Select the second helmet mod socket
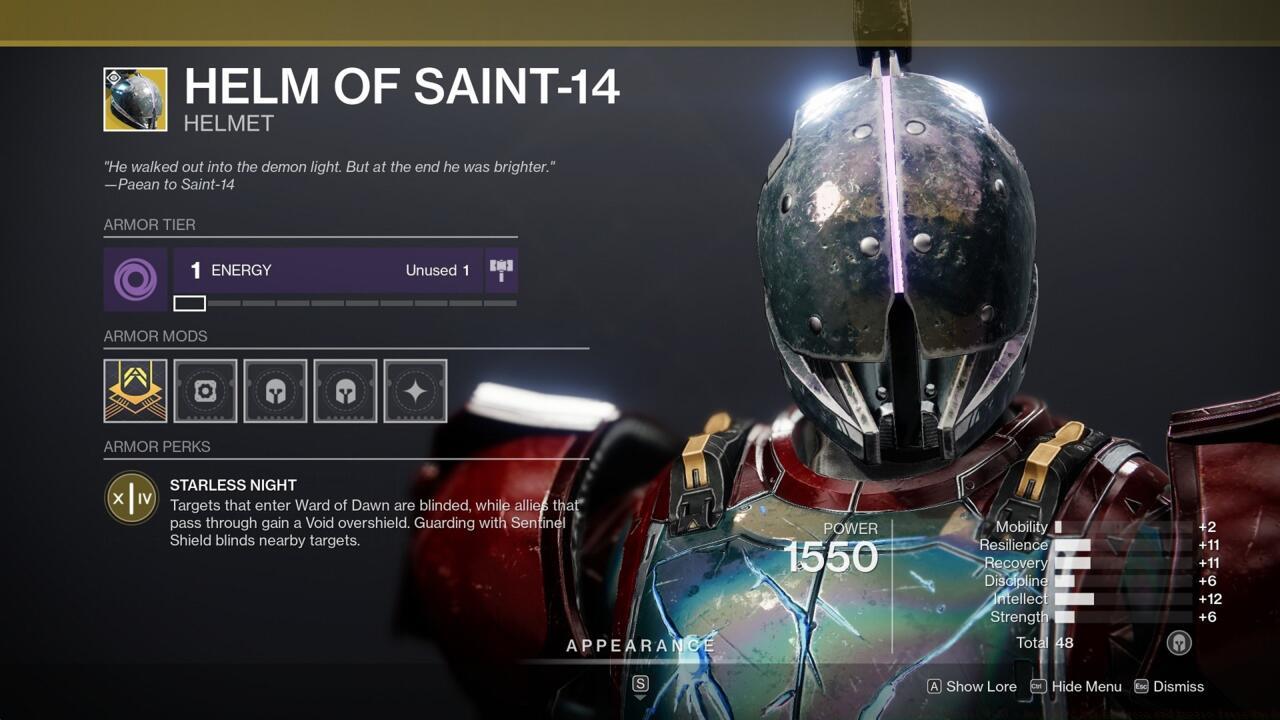1280x720 pixels. (345, 391)
